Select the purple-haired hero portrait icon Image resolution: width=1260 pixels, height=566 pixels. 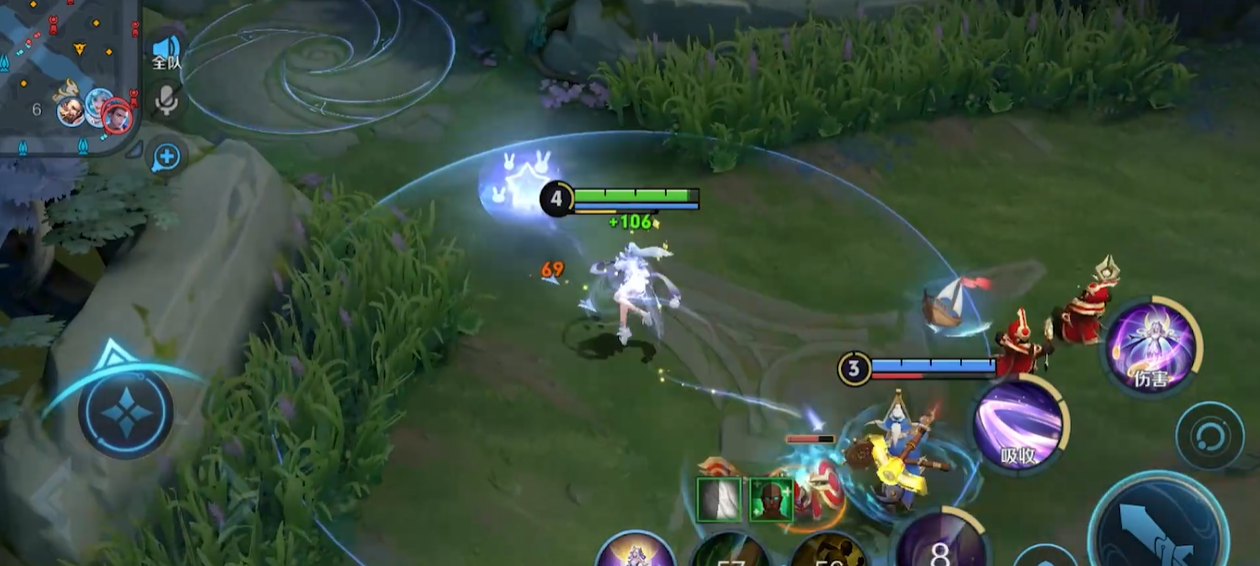point(636,550)
